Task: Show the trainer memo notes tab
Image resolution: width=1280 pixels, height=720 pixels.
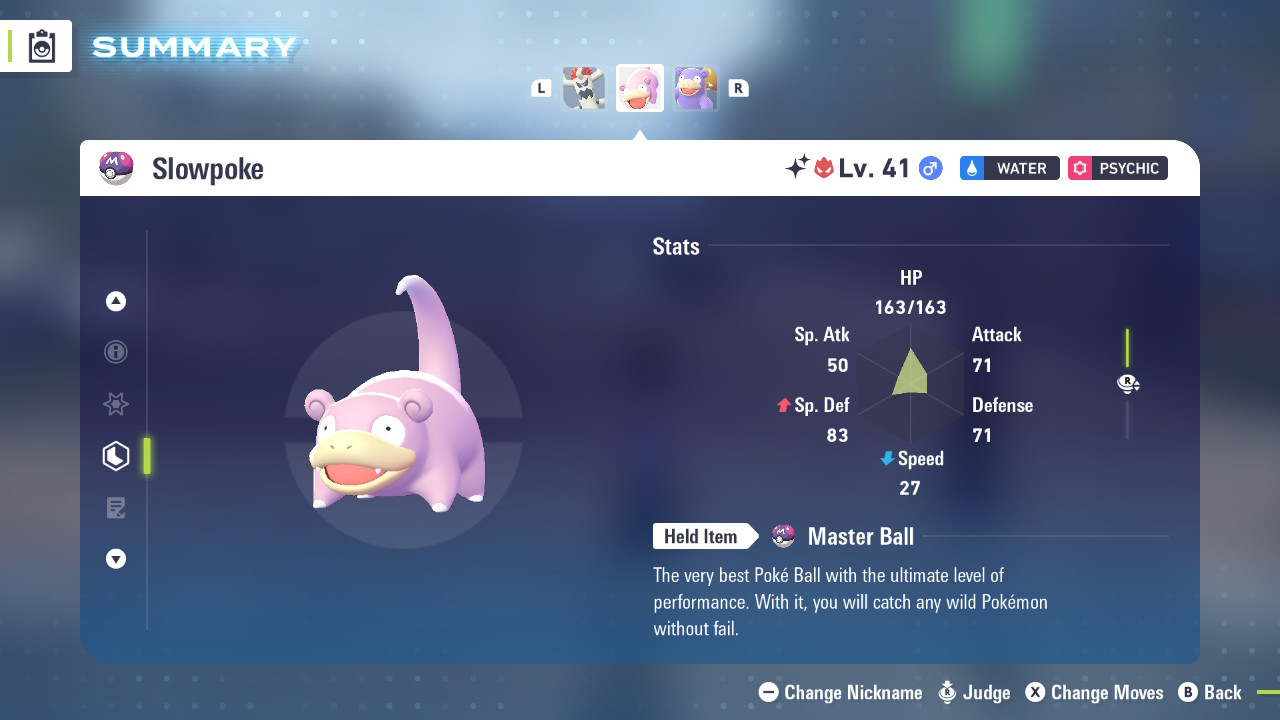Action: point(116,508)
